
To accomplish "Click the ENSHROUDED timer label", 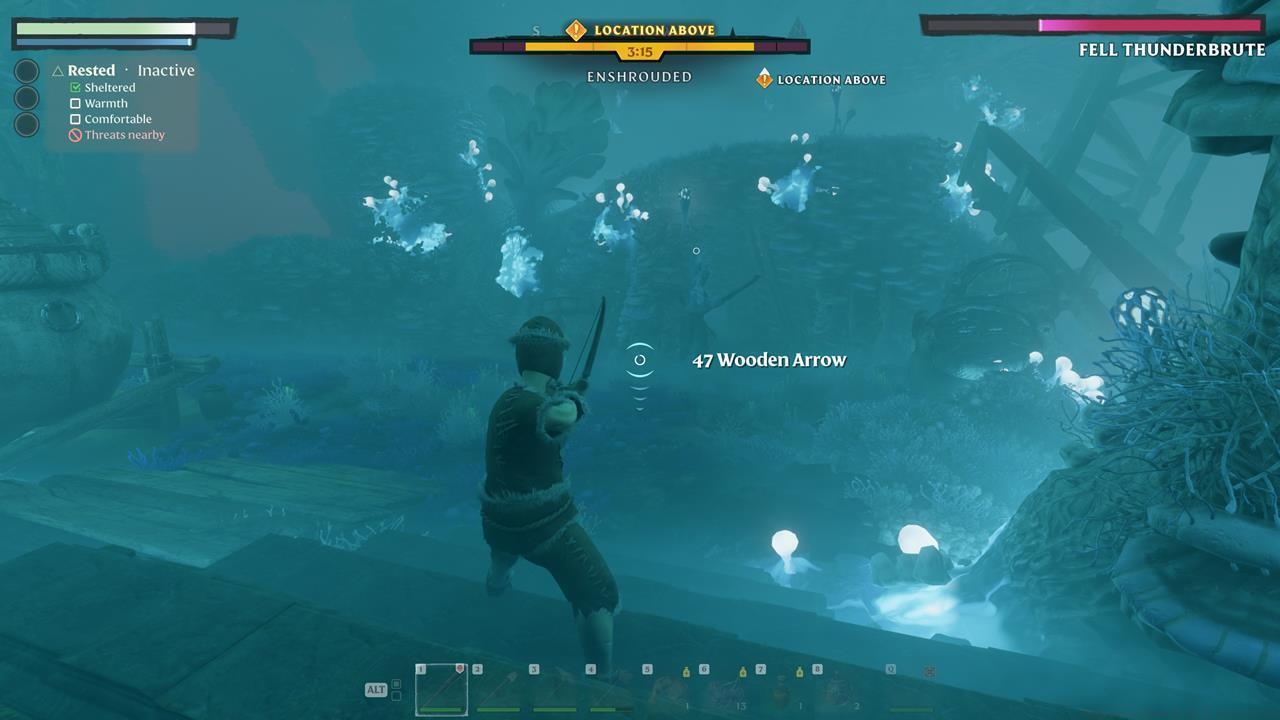I will coord(638,76).
